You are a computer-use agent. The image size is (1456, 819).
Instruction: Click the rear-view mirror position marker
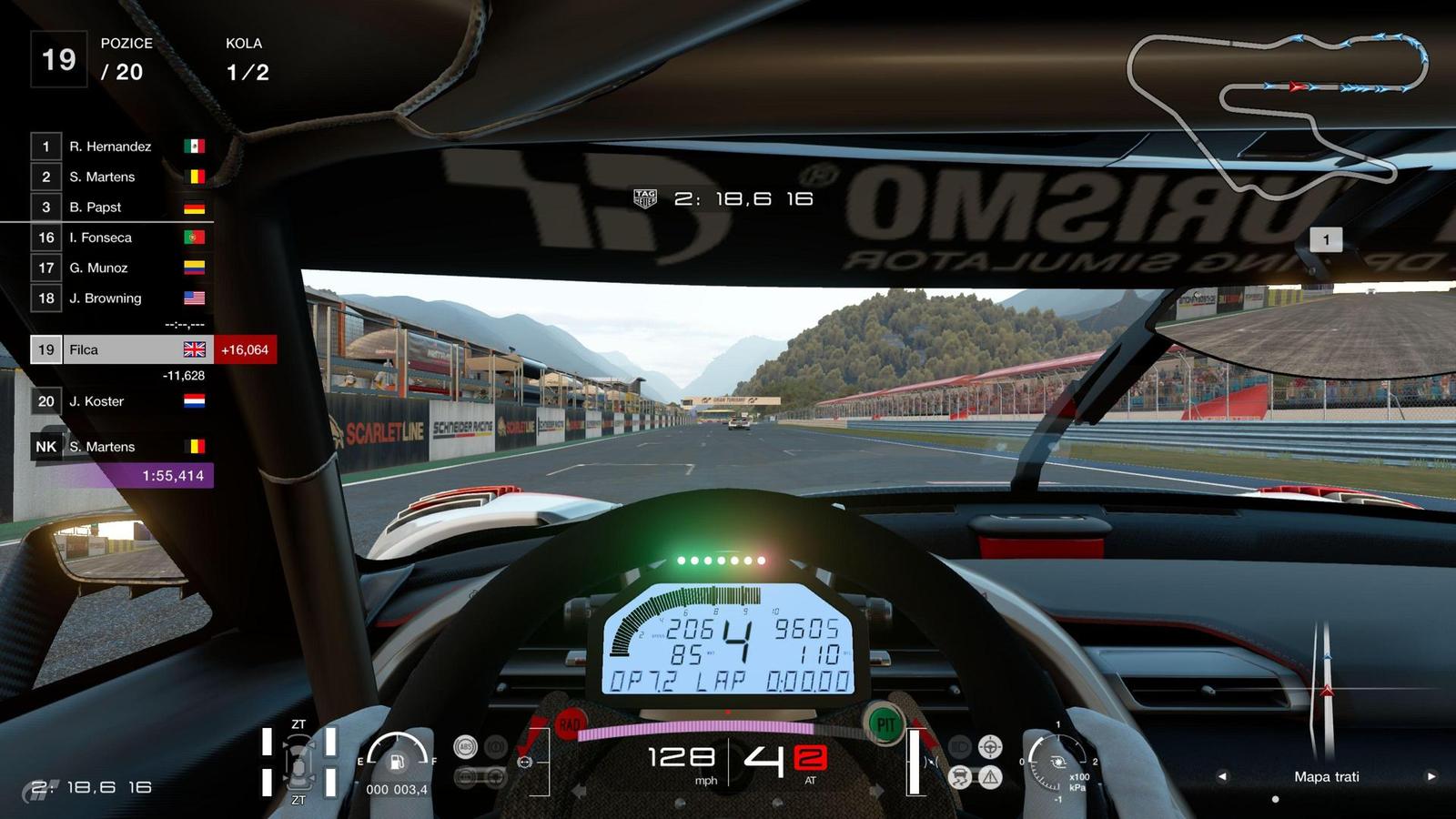click(x=1326, y=240)
